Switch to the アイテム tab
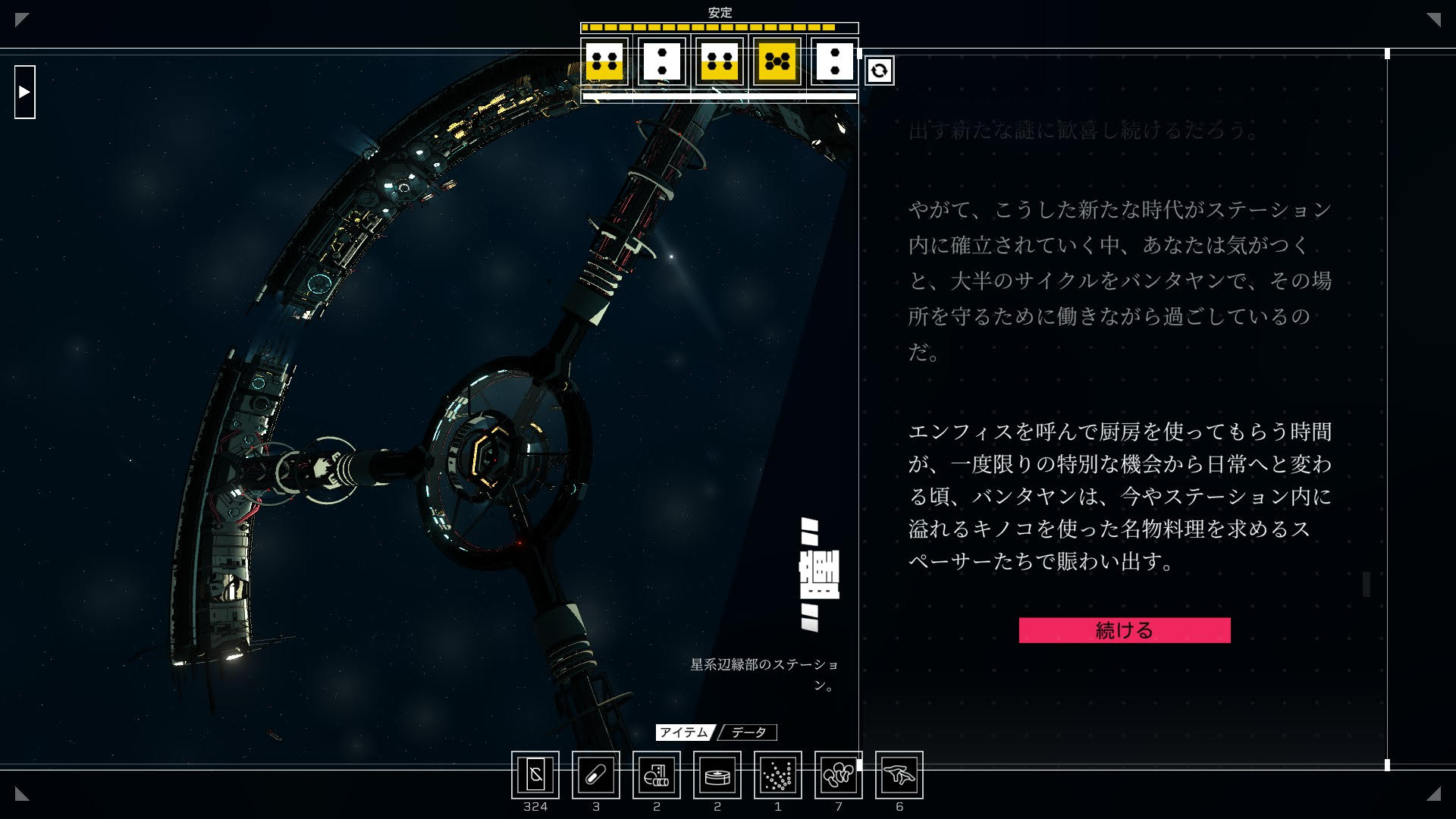Viewport: 1456px width, 819px height. pyautogui.click(x=684, y=733)
